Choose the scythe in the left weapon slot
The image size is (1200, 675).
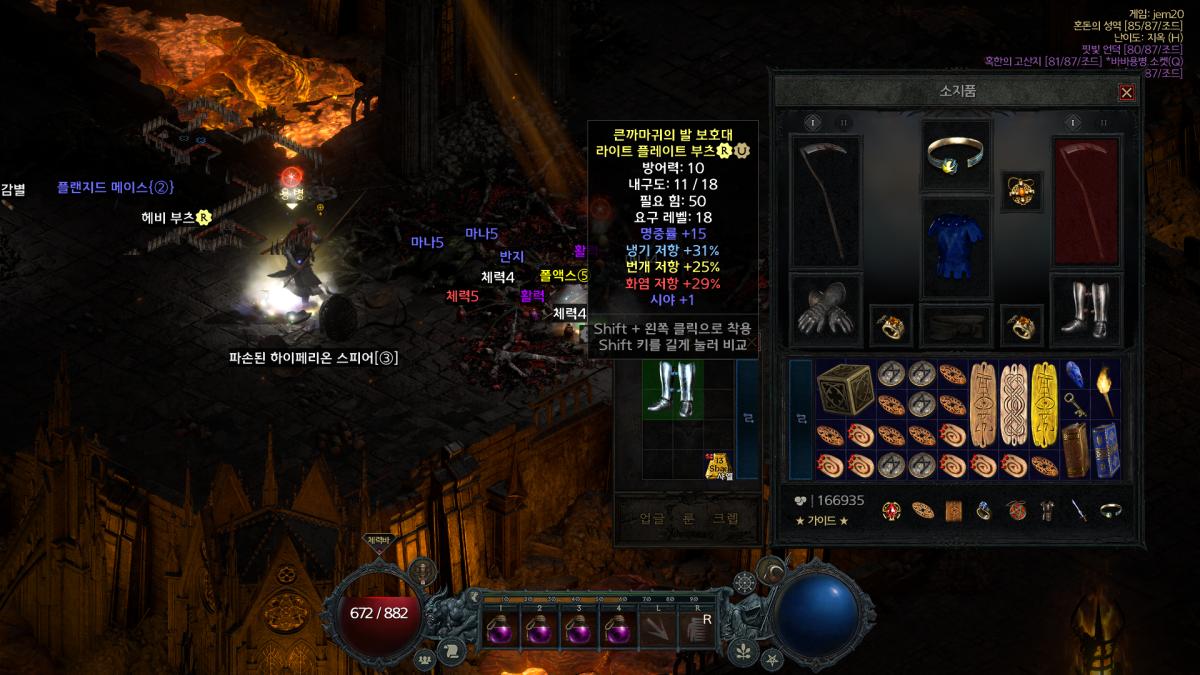tap(824, 201)
